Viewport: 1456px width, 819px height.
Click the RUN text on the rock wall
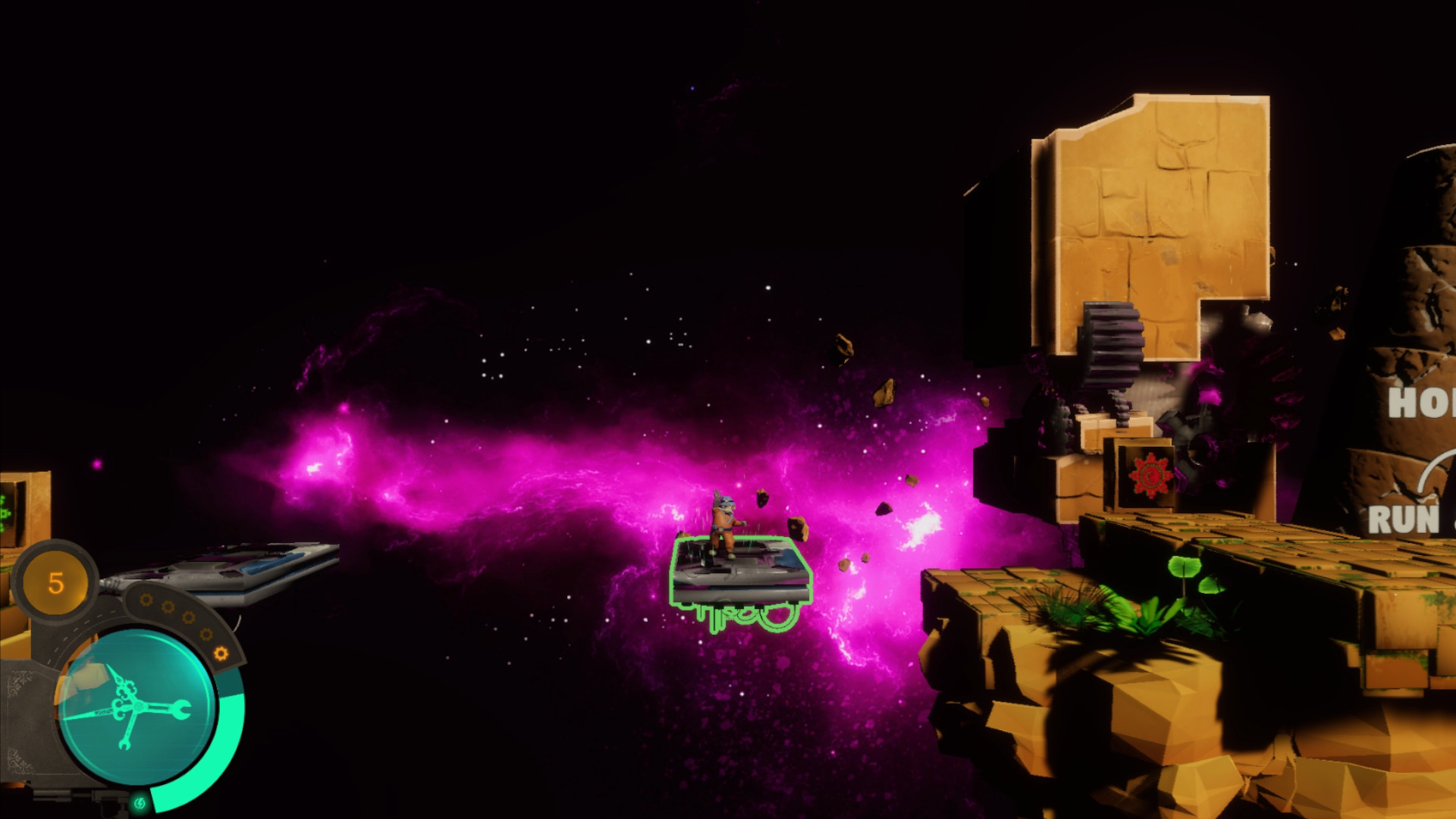[x=1403, y=520]
